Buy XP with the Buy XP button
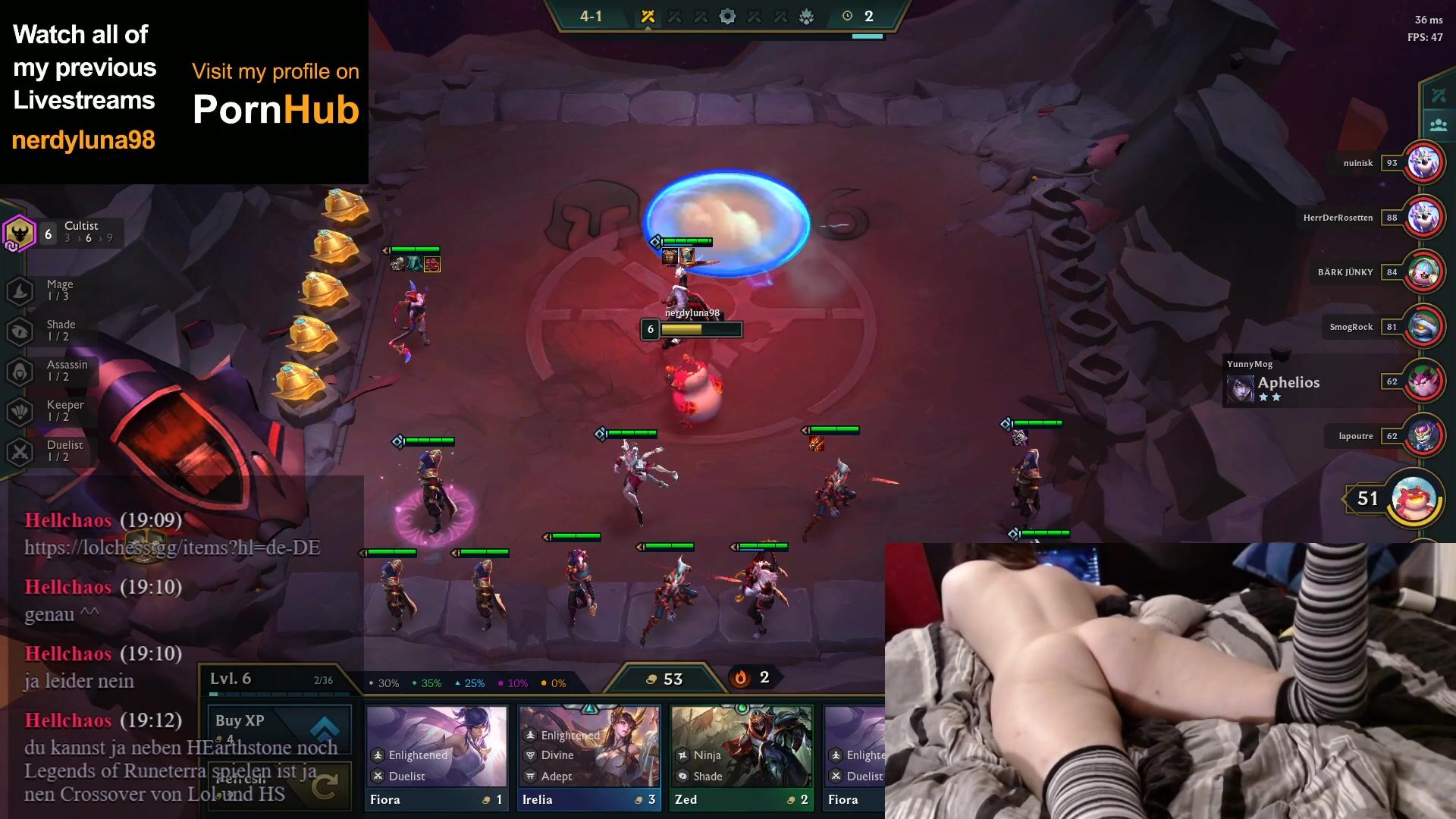The width and height of the screenshot is (1456, 819). (x=278, y=728)
